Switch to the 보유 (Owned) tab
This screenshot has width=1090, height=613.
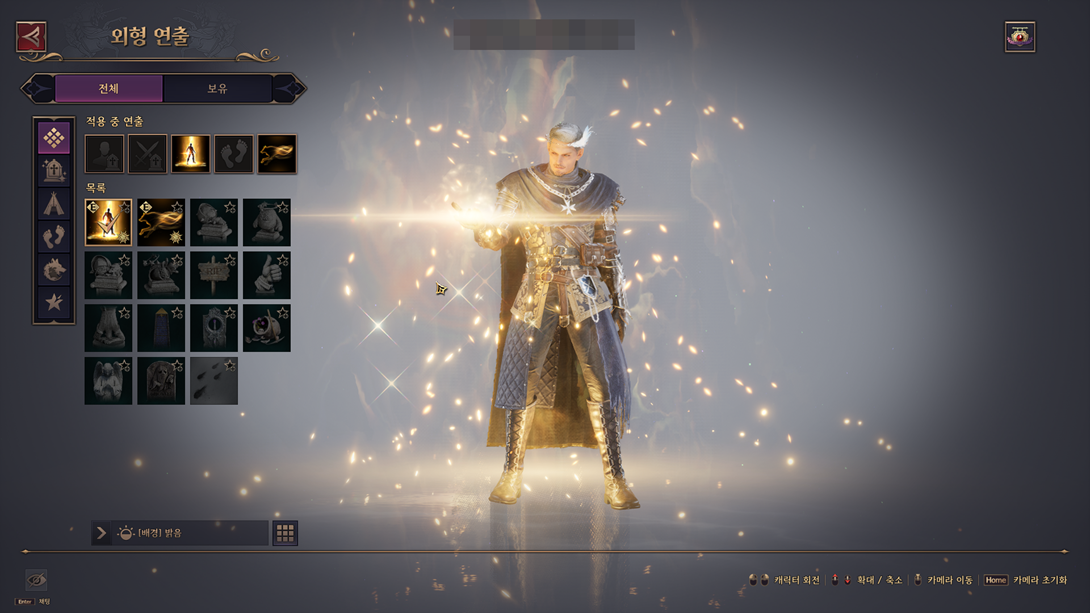point(217,89)
